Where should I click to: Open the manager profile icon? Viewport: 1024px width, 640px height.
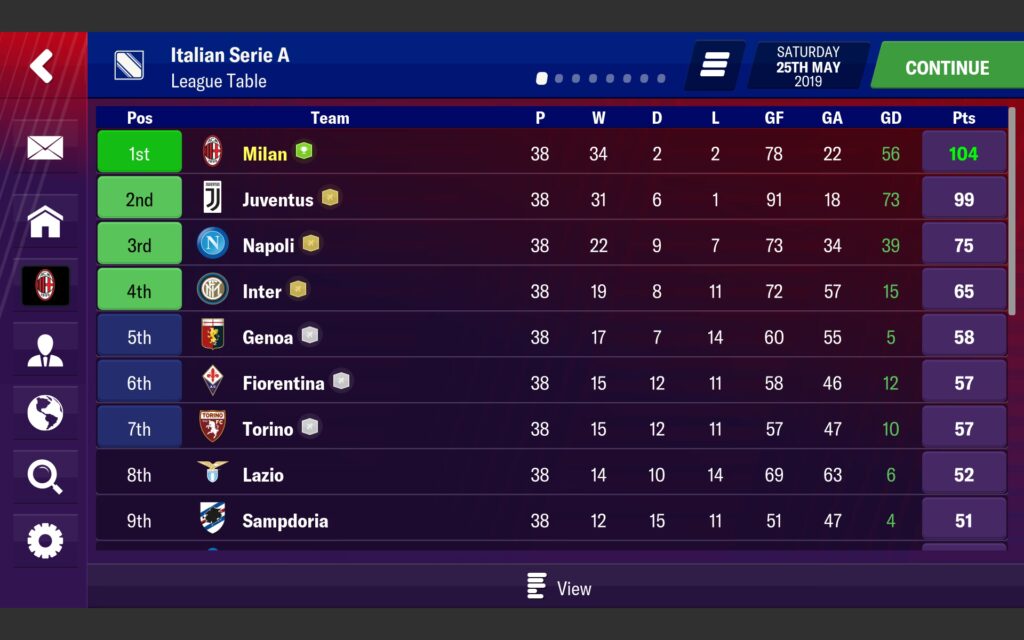pos(45,350)
